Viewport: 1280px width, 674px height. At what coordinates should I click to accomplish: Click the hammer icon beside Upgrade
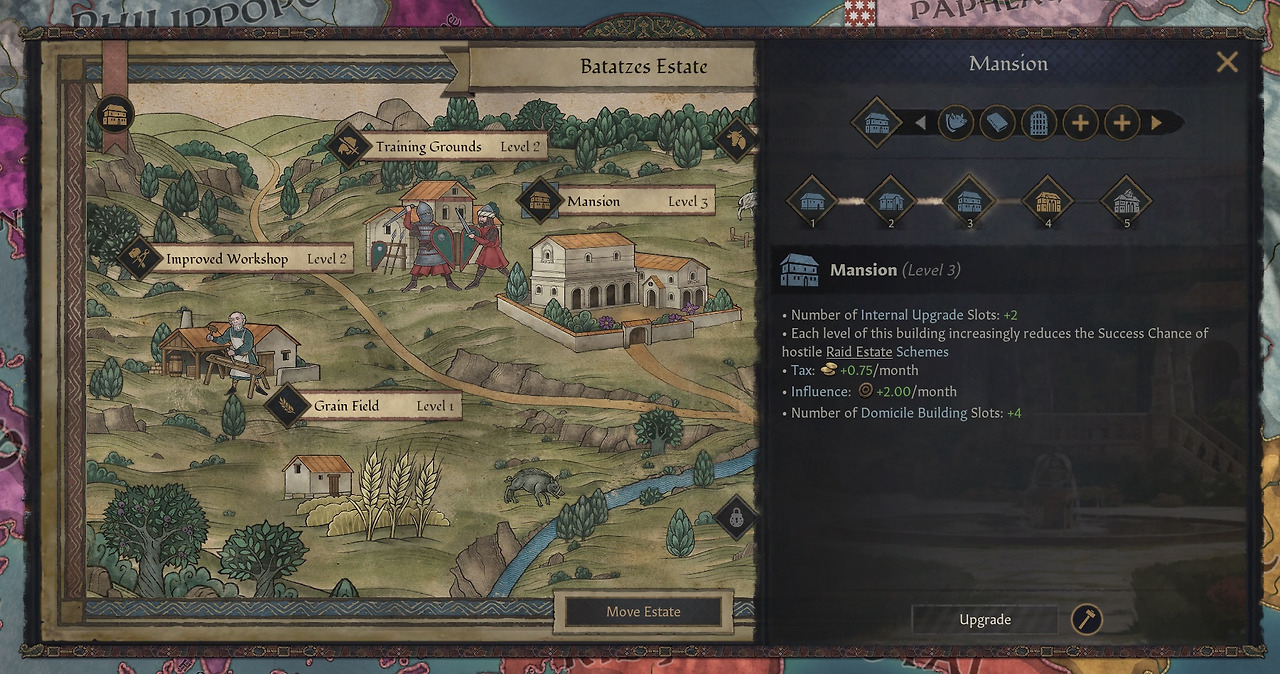coord(1087,620)
